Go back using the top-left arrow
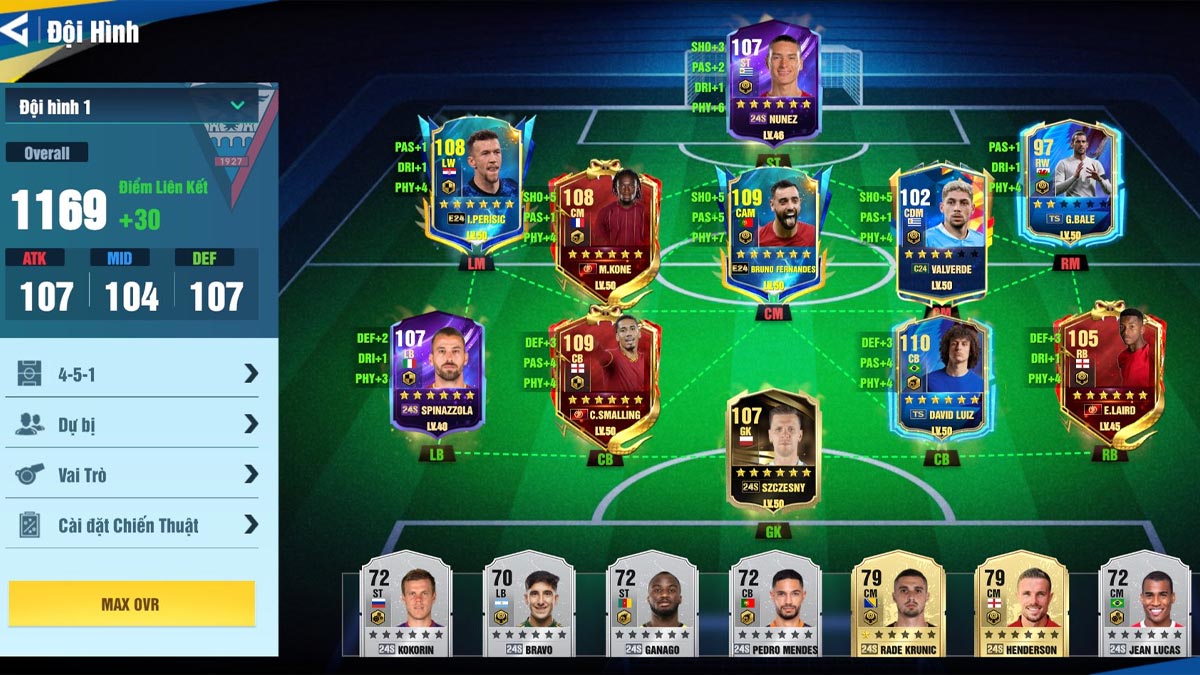The width and height of the screenshot is (1200, 675). click(16, 29)
